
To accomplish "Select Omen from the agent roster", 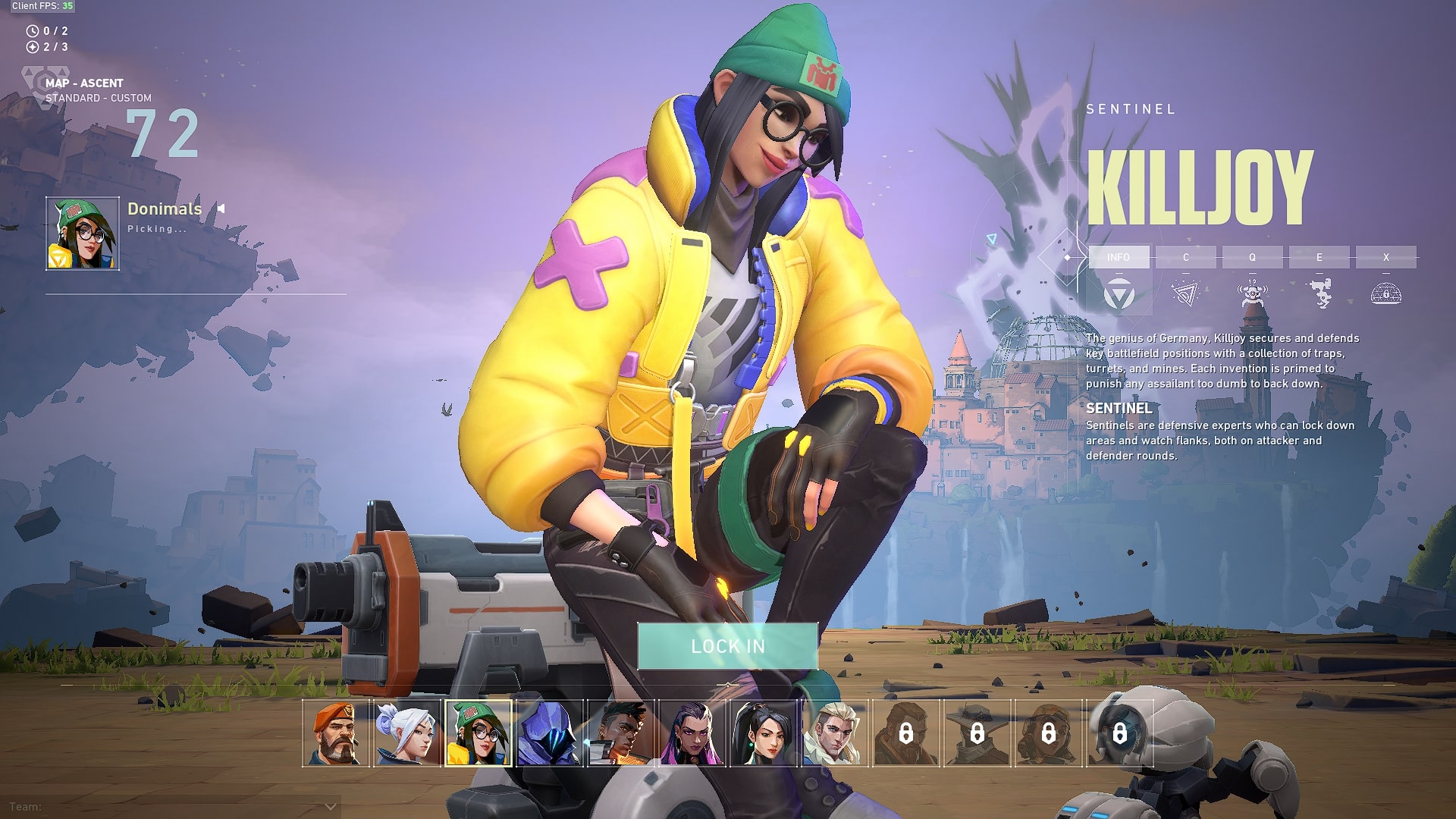I will point(549,733).
